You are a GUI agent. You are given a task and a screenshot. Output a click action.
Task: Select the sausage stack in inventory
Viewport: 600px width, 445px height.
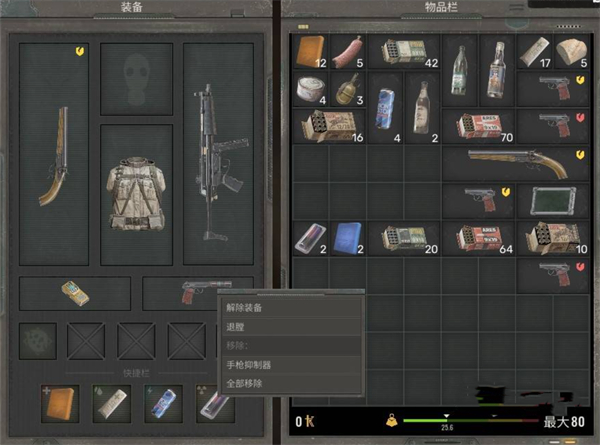349,52
